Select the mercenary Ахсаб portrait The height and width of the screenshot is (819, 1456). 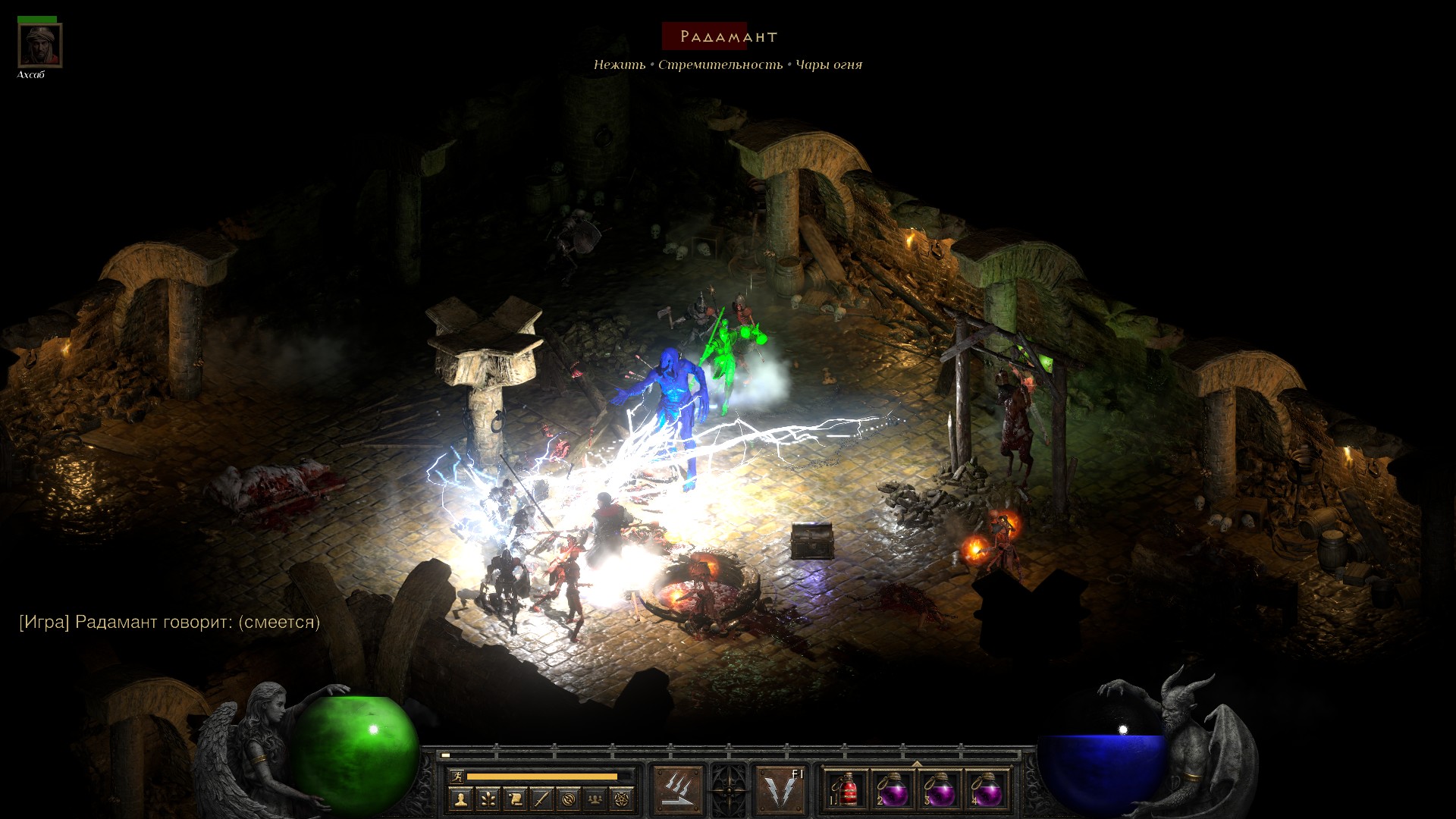(39, 46)
